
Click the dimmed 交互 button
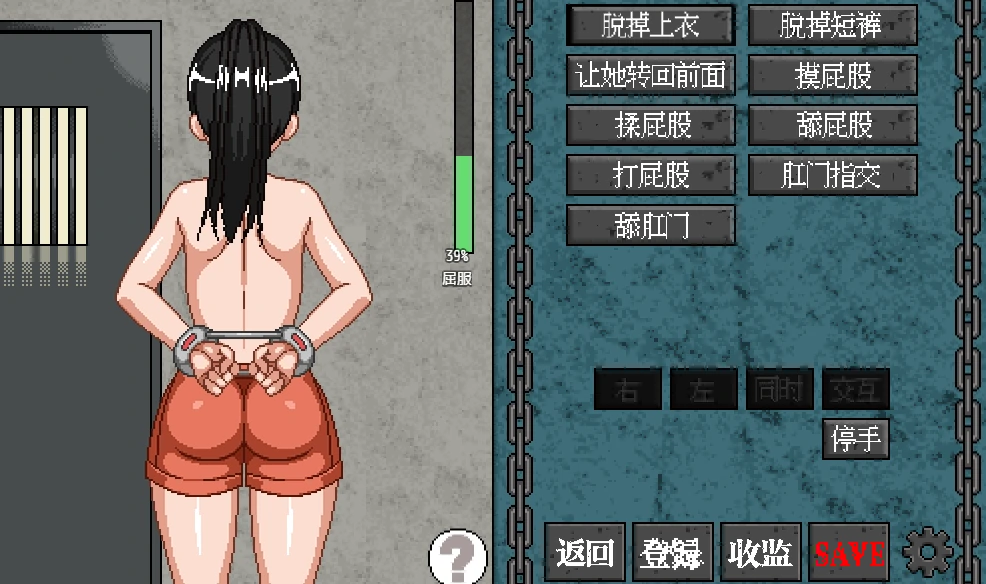coord(855,389)
